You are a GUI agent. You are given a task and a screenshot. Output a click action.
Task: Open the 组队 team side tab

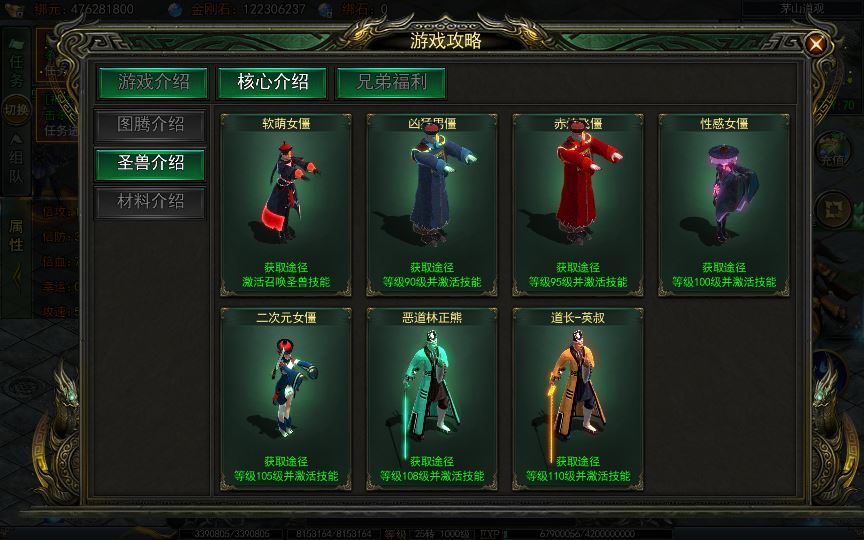(x=16, y=170)
